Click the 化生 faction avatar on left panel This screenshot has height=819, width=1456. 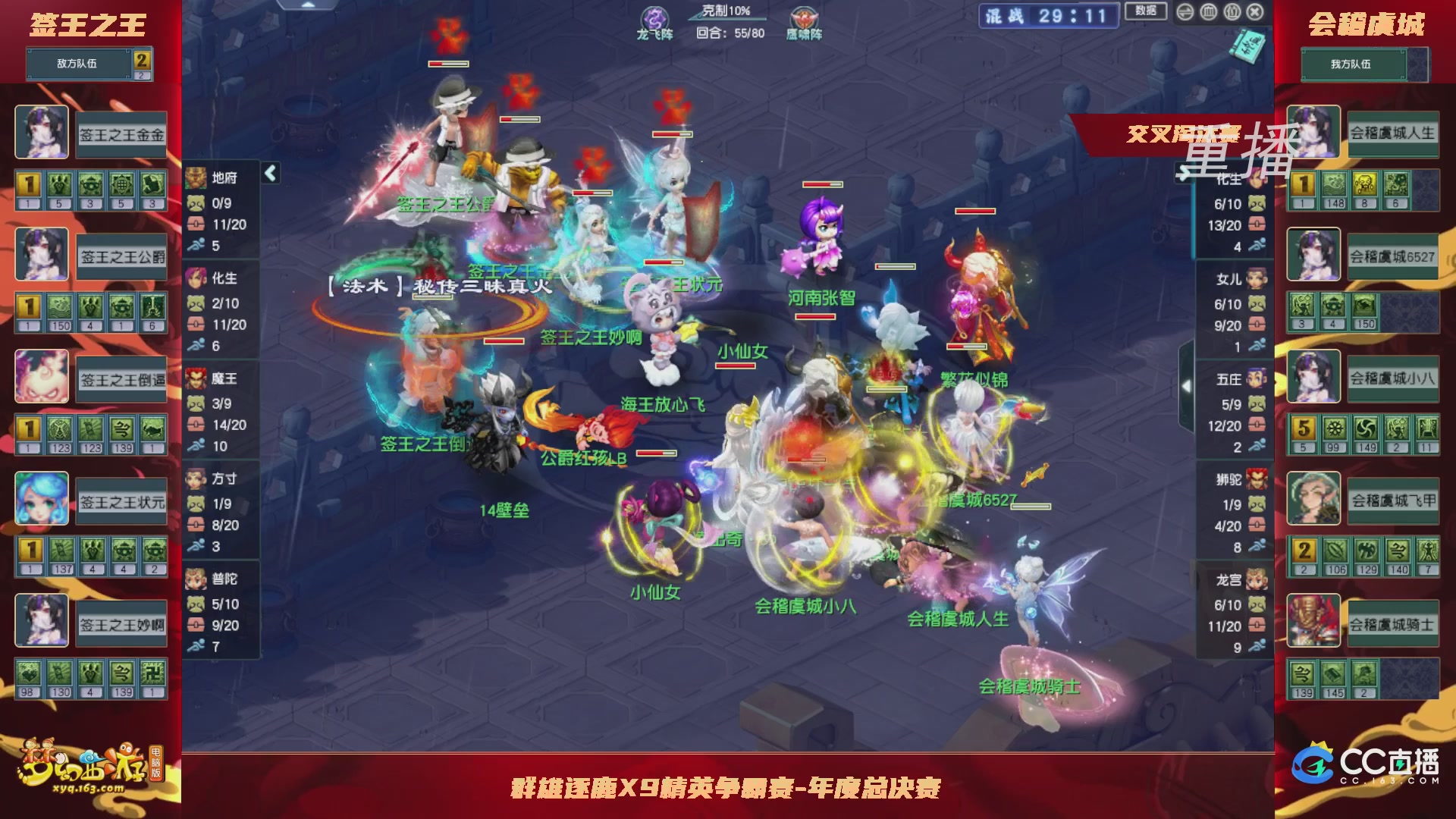point(196,279)
